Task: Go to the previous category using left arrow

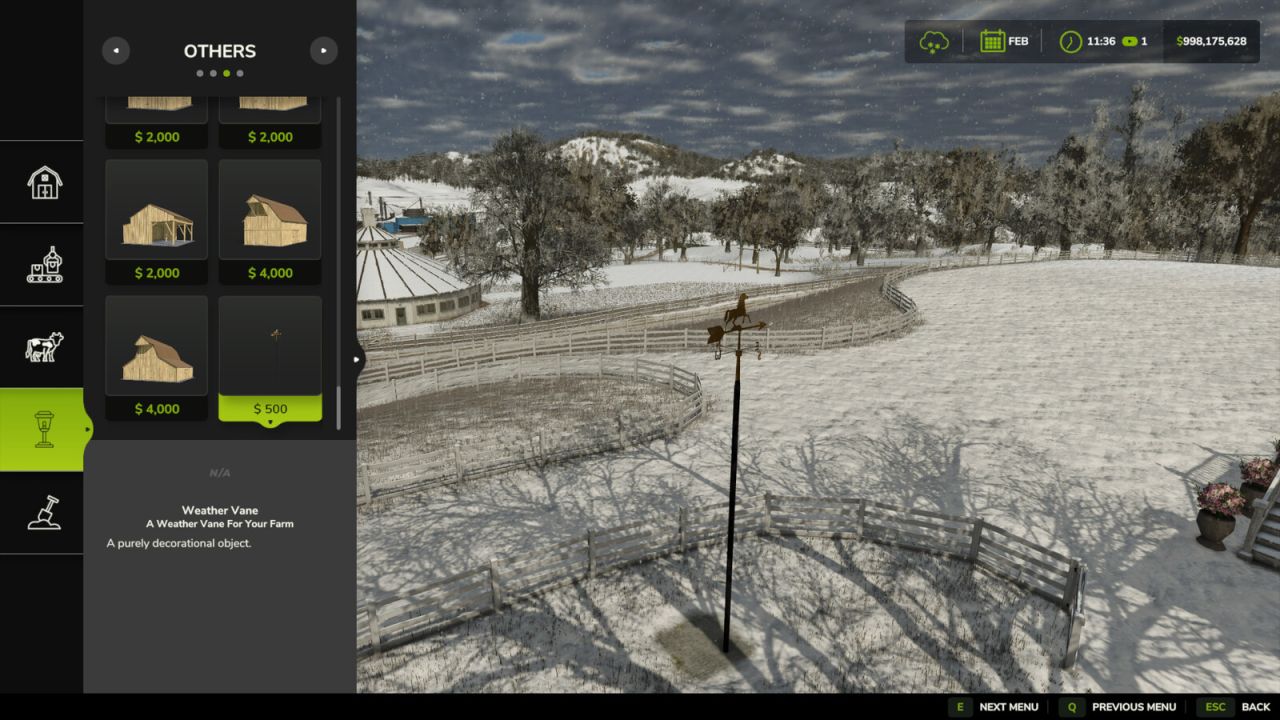Action: 116,51
